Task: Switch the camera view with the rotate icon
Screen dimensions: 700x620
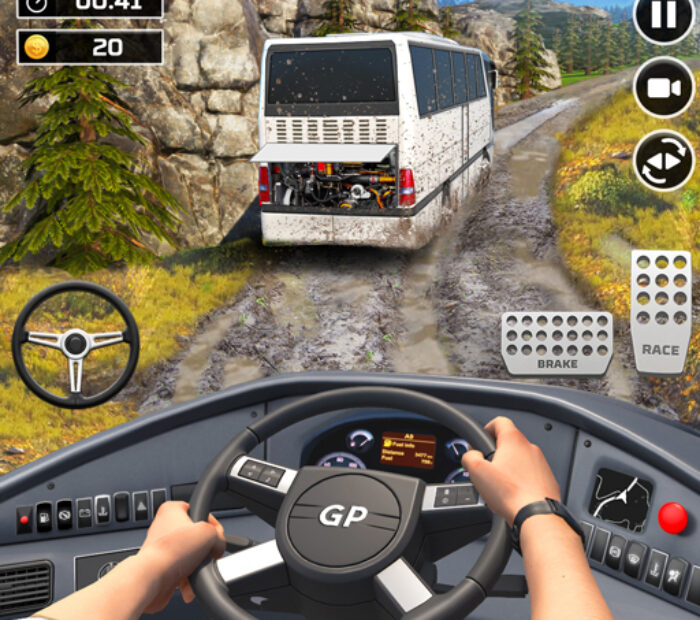Action: (x=664, y=160)
